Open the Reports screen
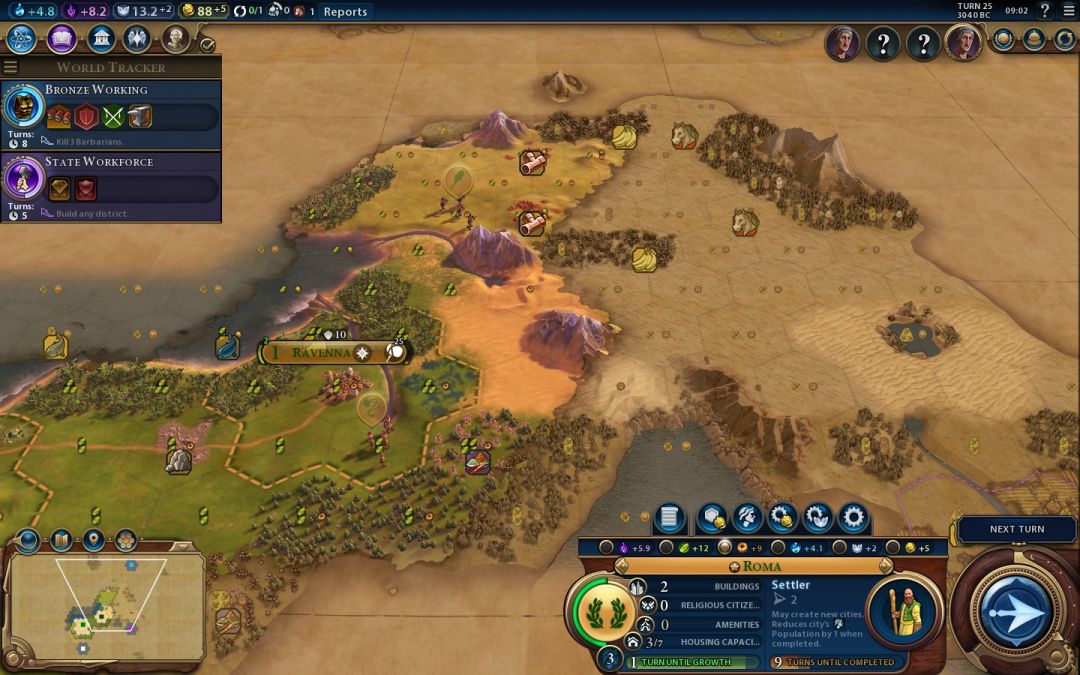 point(345,11)
